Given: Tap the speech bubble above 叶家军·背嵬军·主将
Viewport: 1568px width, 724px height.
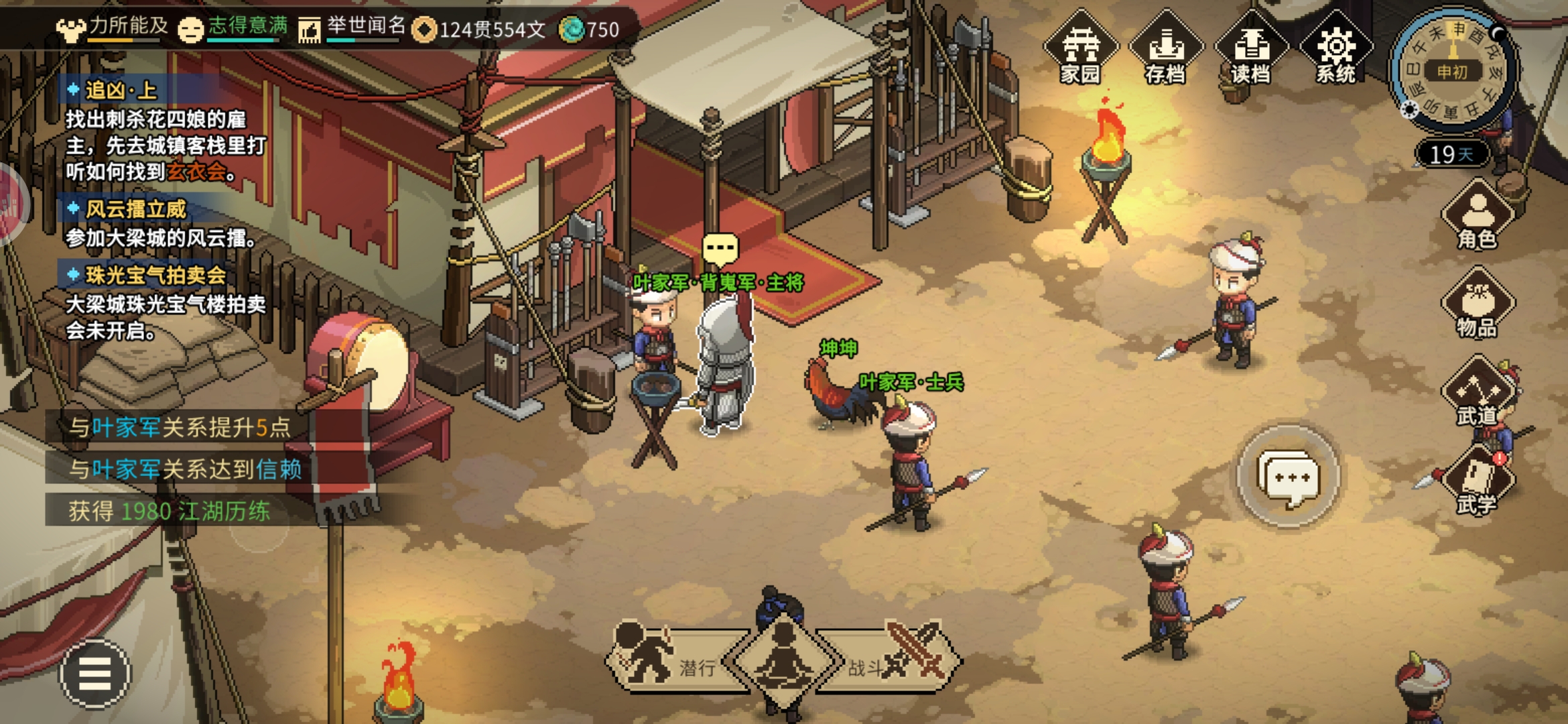Looking at the screenshot, I should coord(720,248).
